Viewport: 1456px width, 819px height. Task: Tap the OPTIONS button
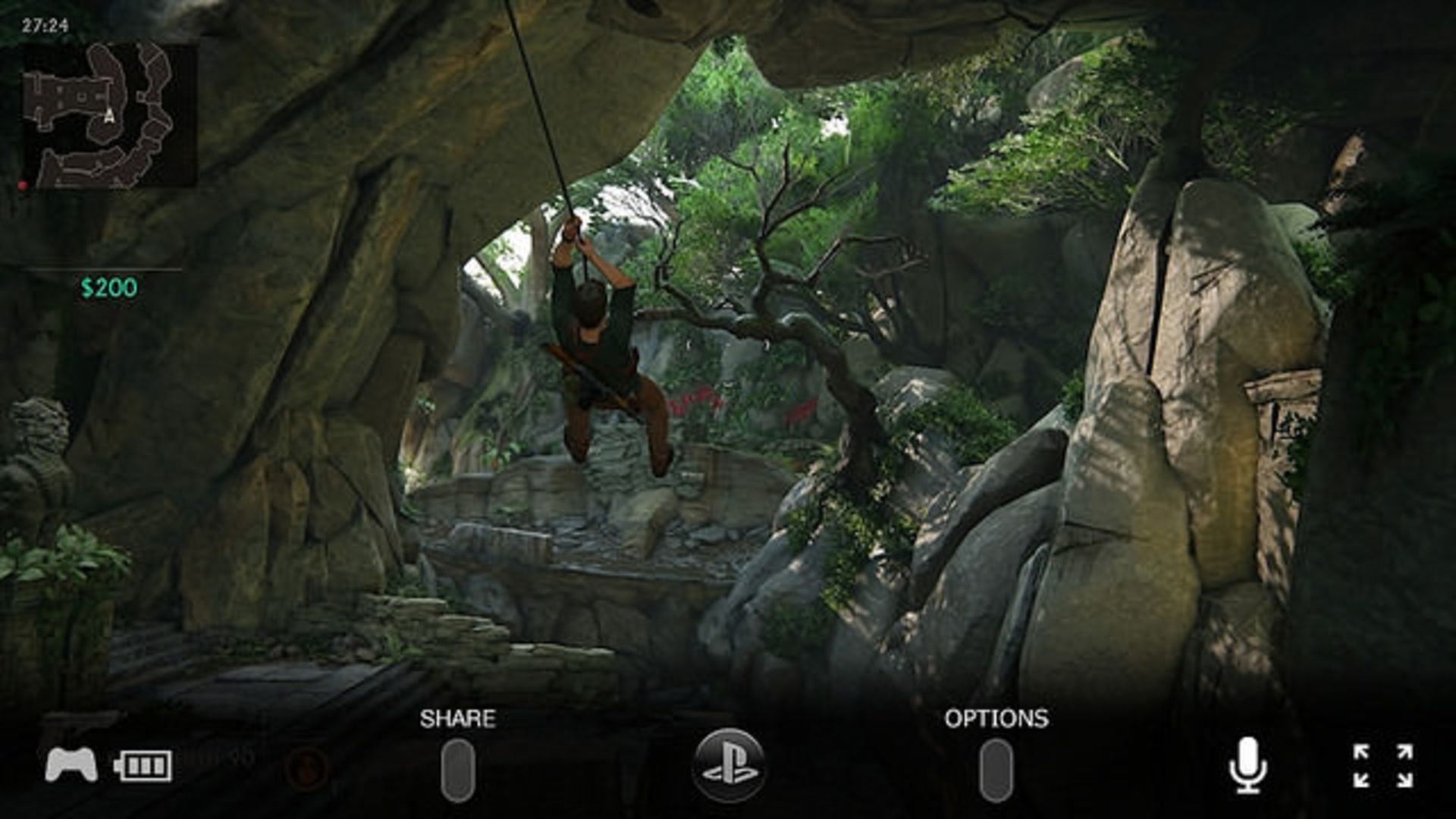(x=996, y=770)
